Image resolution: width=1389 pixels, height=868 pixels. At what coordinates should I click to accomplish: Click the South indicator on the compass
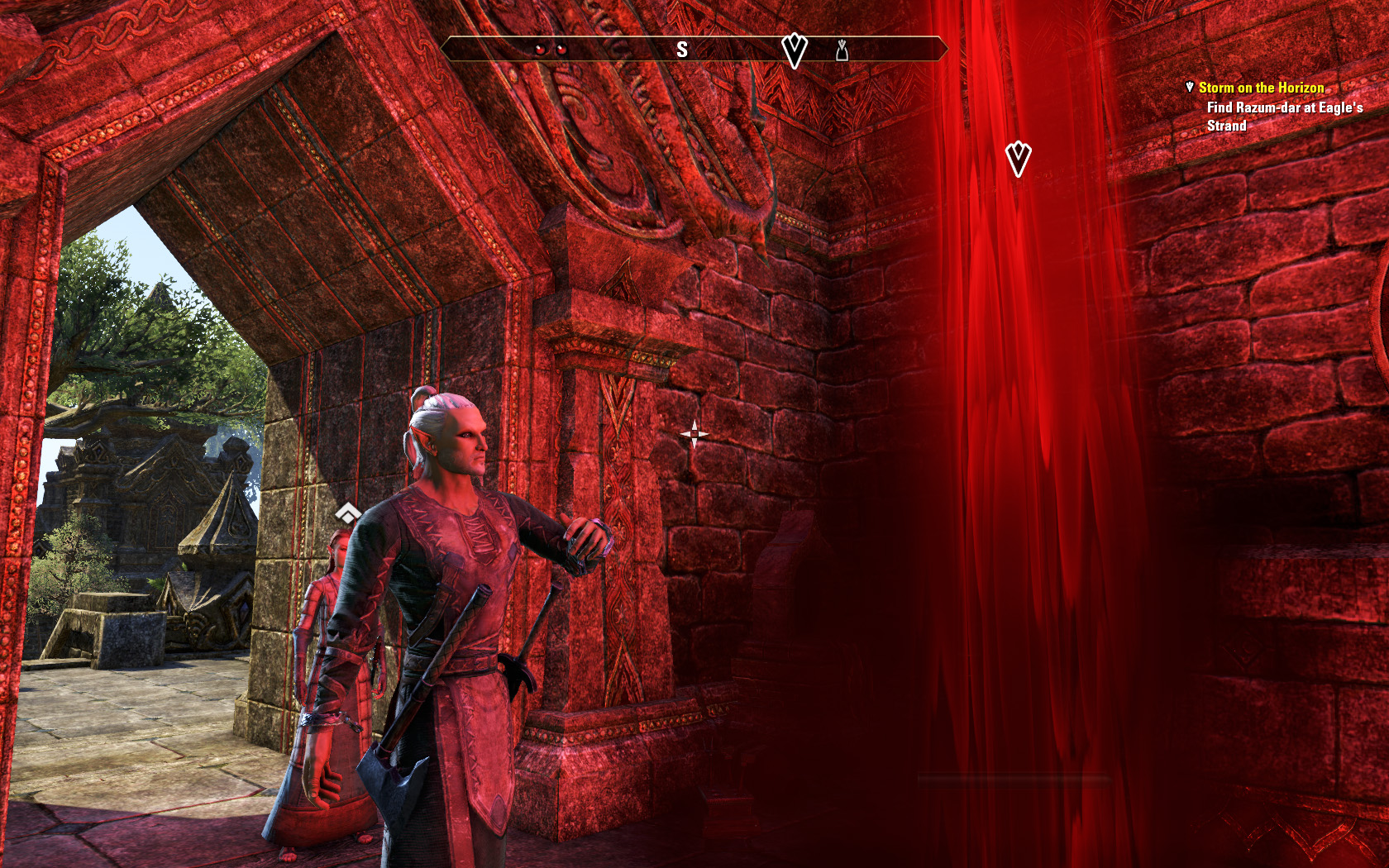682,50
